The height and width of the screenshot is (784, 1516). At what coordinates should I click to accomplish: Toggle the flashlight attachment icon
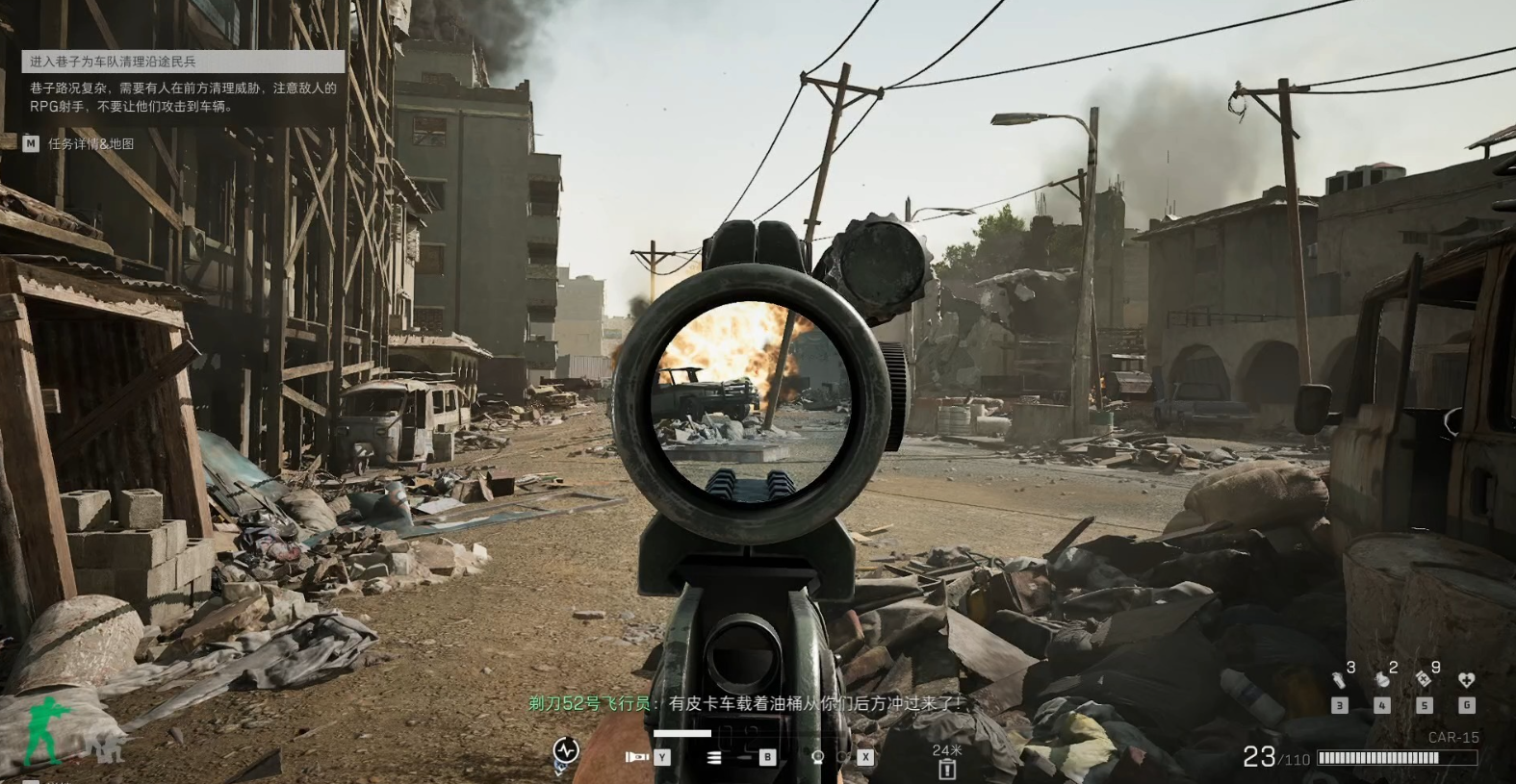tap(635, 757)
